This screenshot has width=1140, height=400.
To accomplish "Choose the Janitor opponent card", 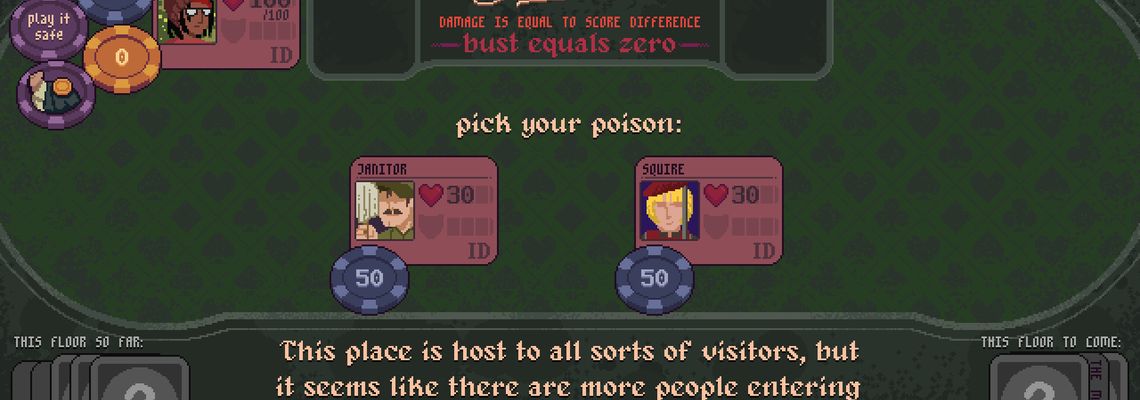I will 423,208.
